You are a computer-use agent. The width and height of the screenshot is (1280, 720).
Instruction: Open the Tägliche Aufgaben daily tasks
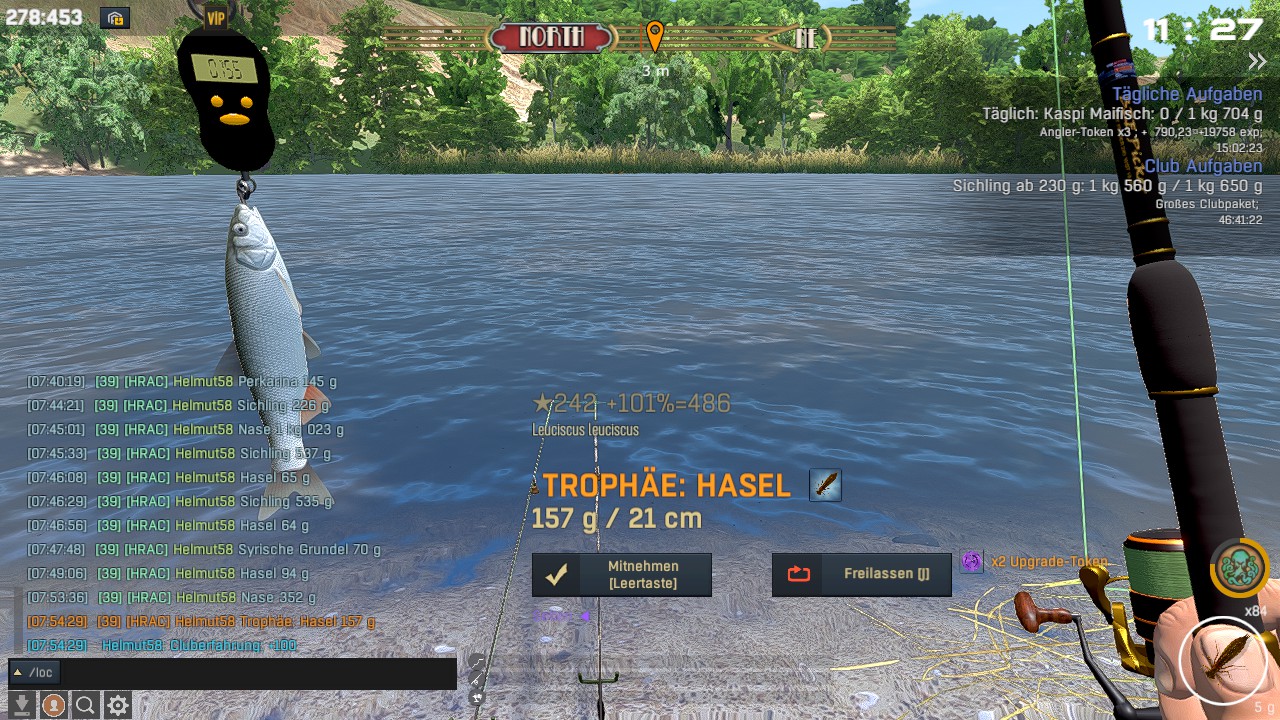pyautogui.click(x=1187, y=95)
